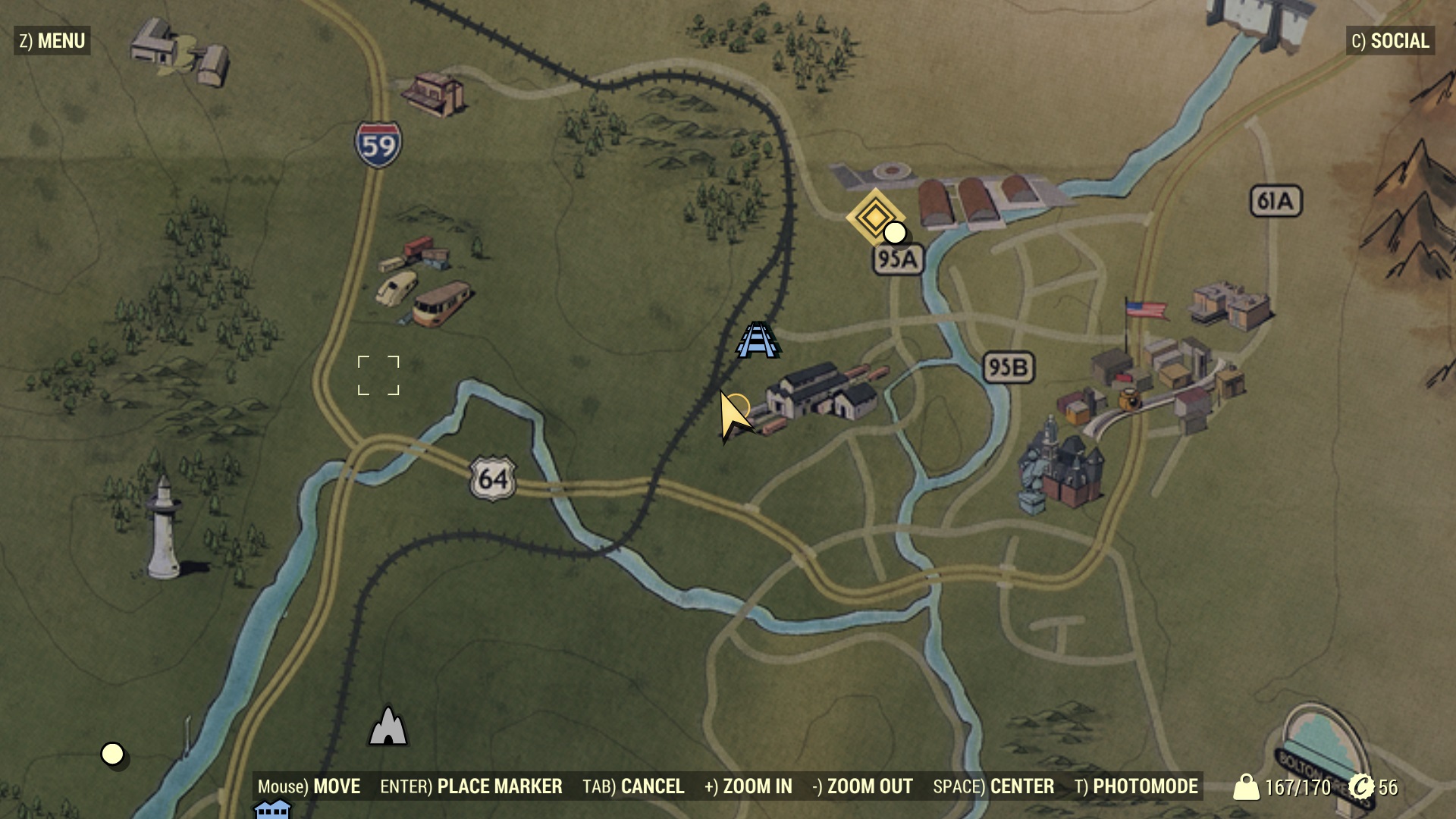Click Place Marker in the bottom bar
Screen dimensions: 1456x819
(471, 787)
